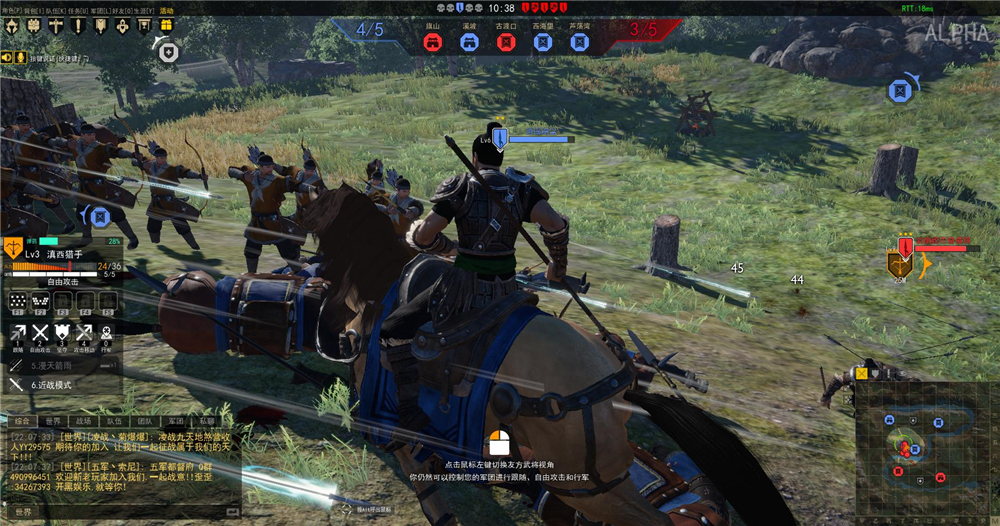Select the 私聊 private chat tab
Screen dimensions: 1000x526
click(206, 422)
